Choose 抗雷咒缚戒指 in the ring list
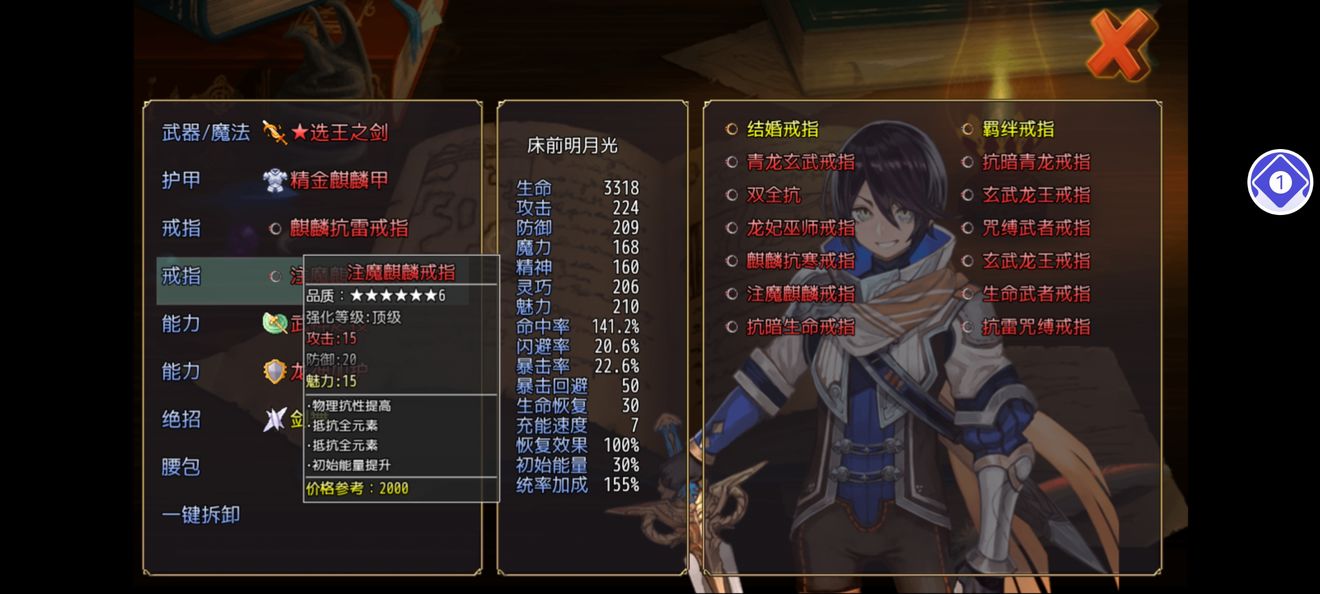This screenshot has height=594, width=1320. [x=1036, y=327]
